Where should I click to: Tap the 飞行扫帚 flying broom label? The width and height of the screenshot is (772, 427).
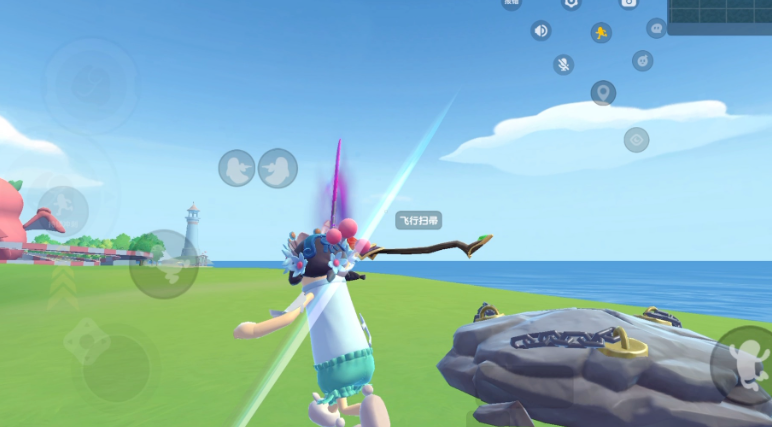(419, 221)
